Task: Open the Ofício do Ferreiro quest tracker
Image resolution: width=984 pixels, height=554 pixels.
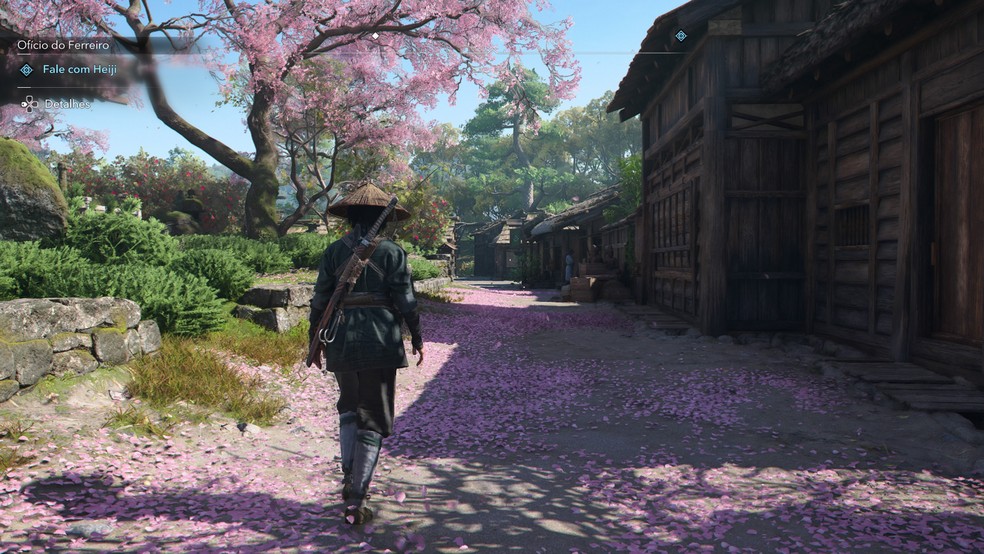Action: pyautogui.click(x=63, y=45)
